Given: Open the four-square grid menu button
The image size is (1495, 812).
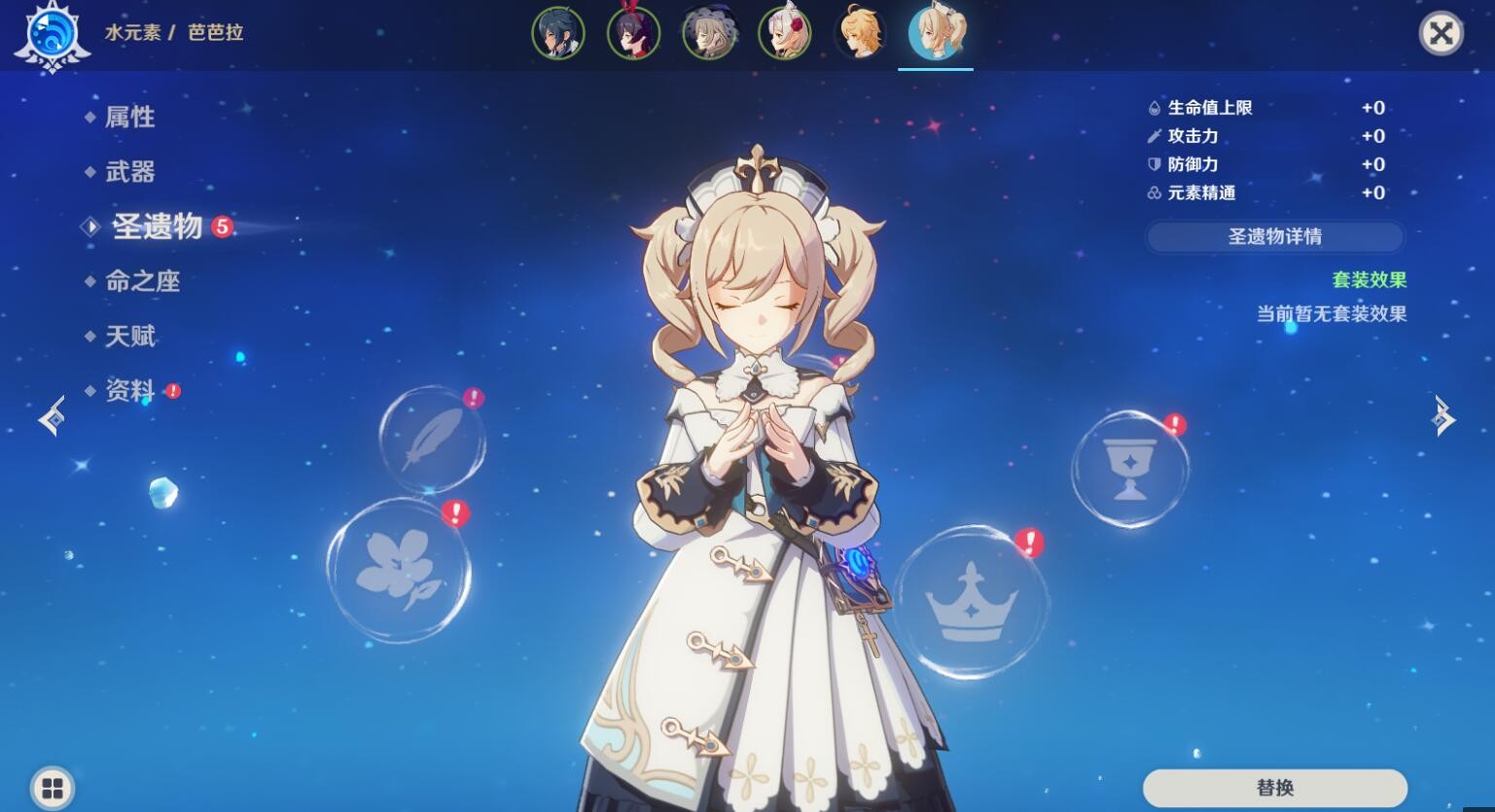Looking at the screenshot, I should 53,787.
